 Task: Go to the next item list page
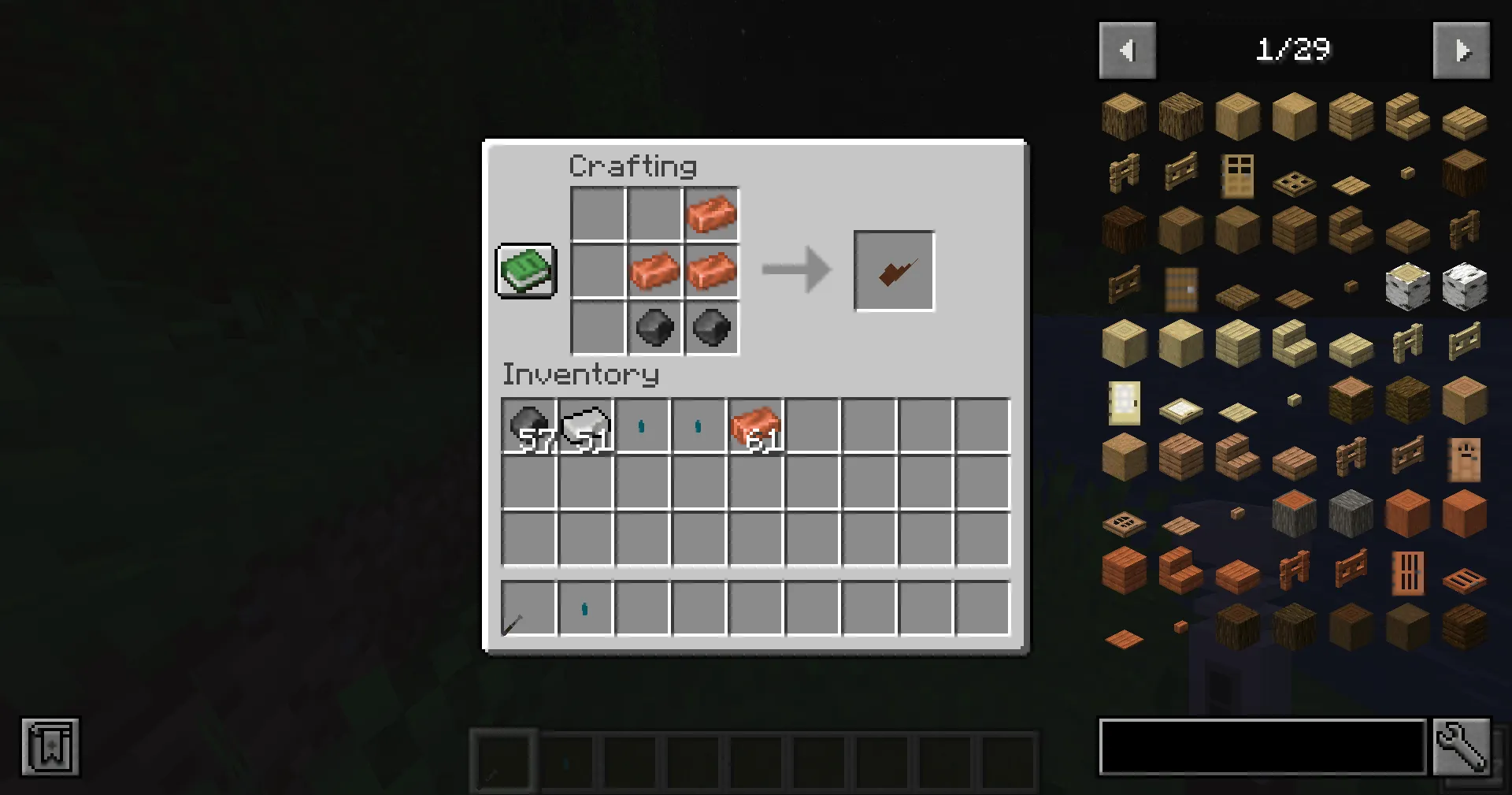click(1461, 50)
